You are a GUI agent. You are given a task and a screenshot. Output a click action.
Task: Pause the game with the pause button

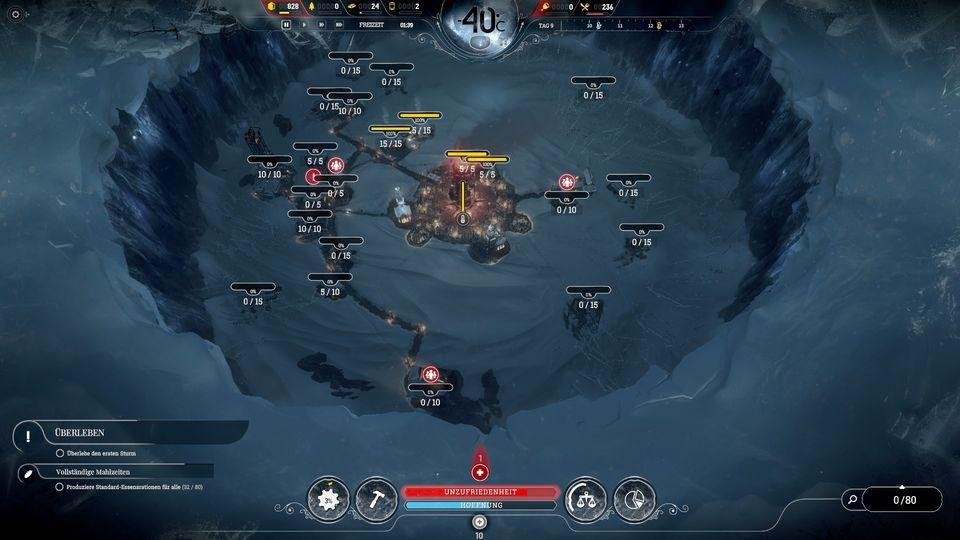pyautogui.click(x=287, y=24)
